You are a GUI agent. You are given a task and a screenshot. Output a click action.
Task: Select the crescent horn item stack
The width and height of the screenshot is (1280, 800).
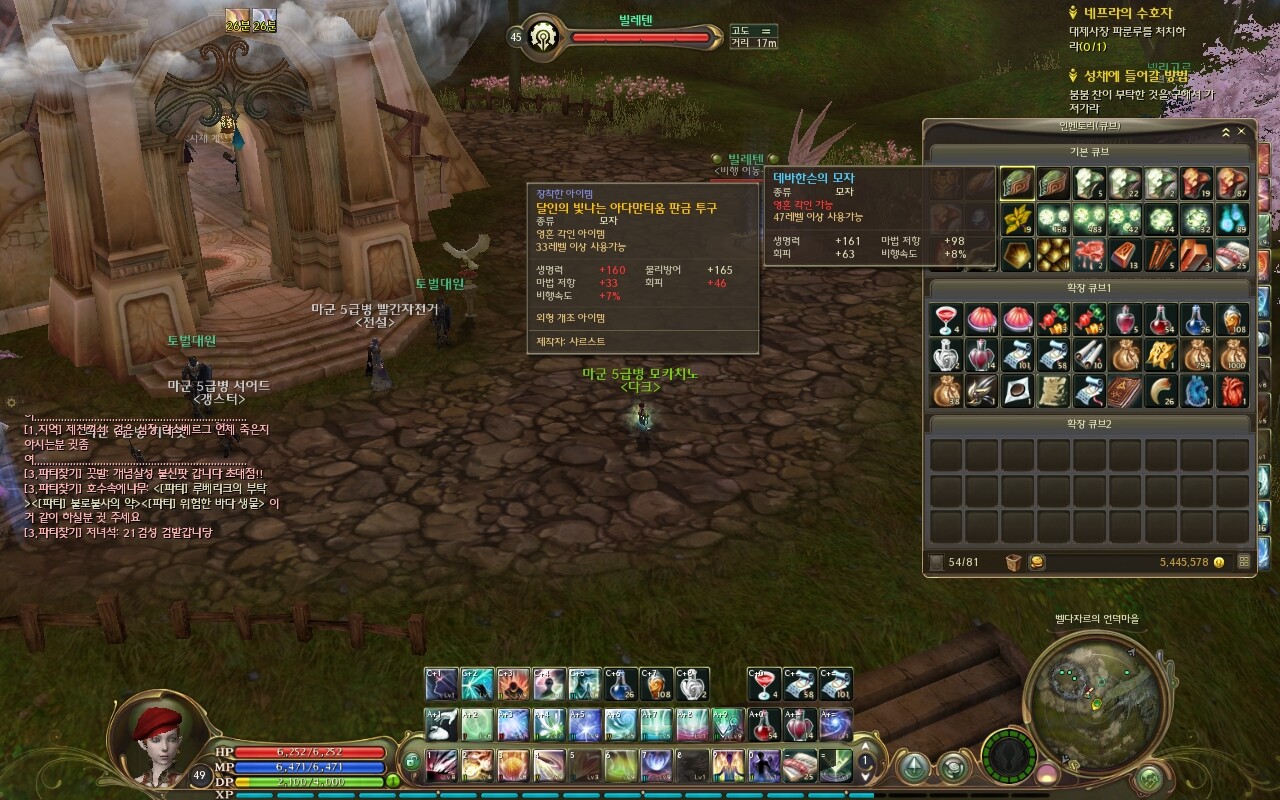1160,390
